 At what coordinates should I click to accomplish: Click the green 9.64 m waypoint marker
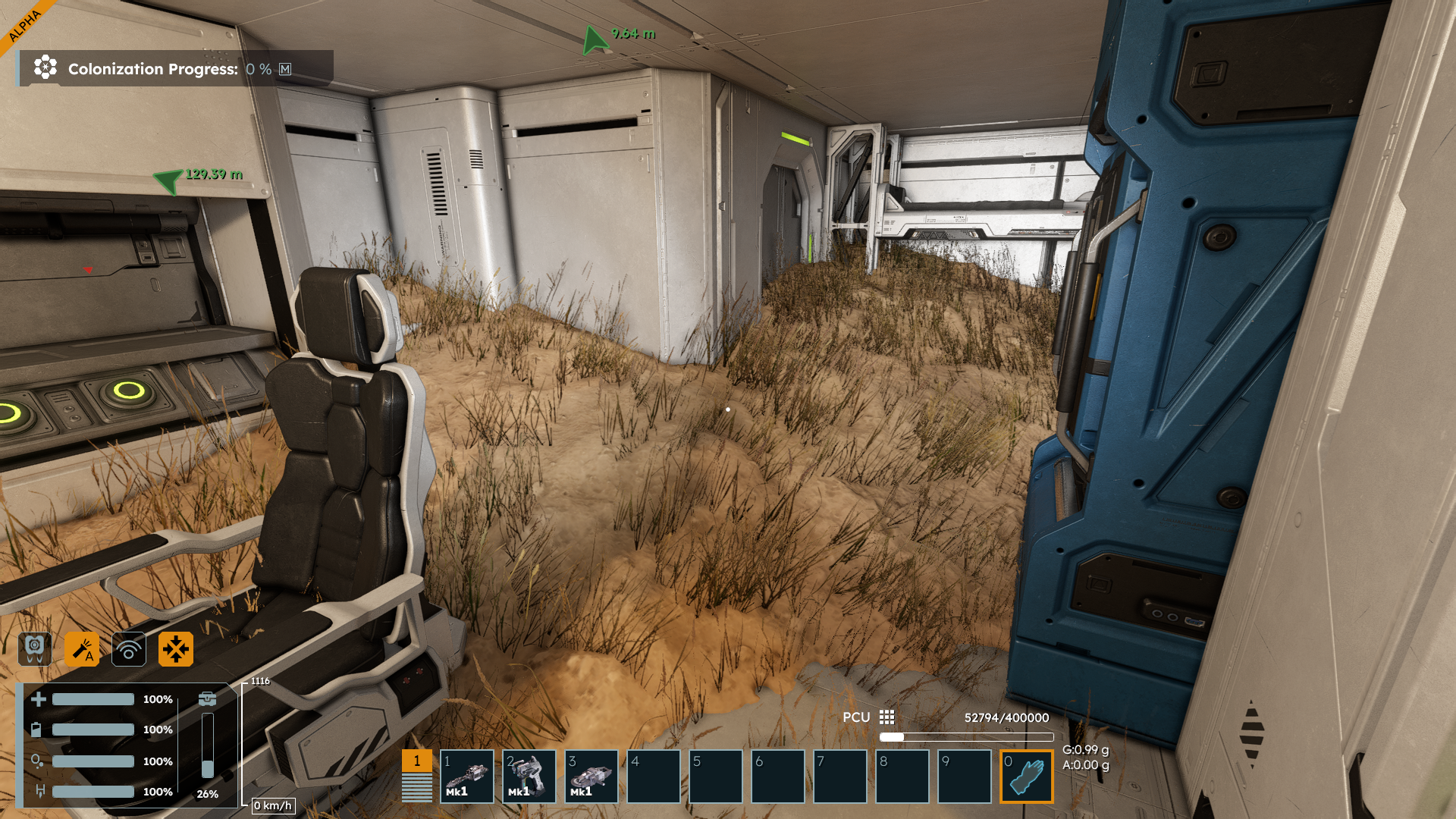coord(595,39)
